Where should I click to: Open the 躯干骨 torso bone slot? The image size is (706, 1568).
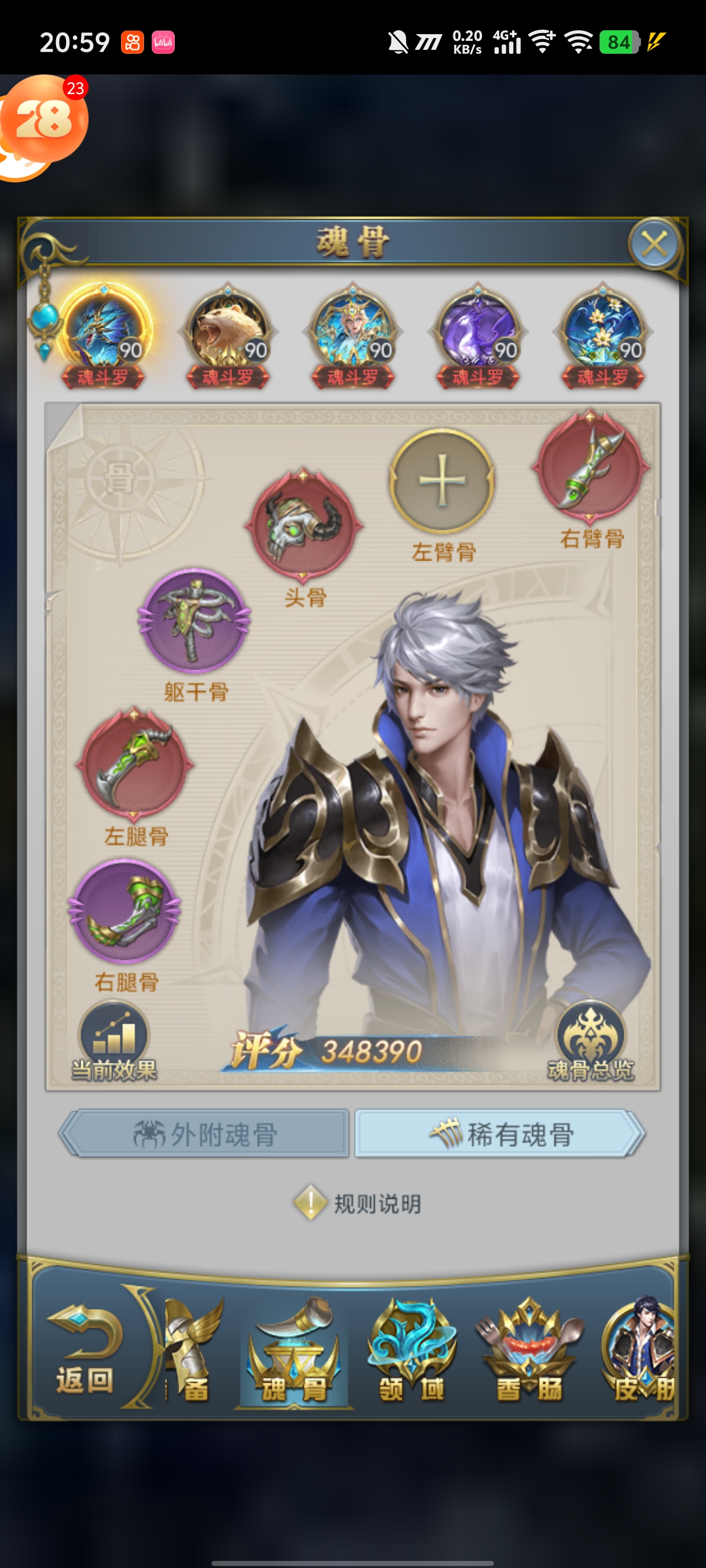(x=194, y=620)
